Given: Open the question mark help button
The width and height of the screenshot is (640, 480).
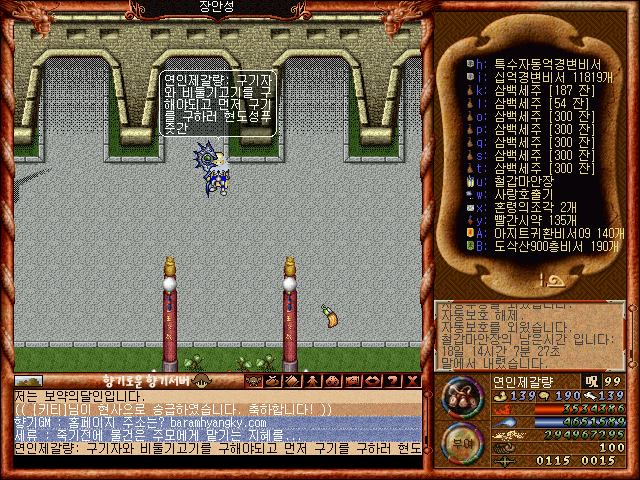Looking at the screenshot, I should pyautogui.click(x=391, y=381).
